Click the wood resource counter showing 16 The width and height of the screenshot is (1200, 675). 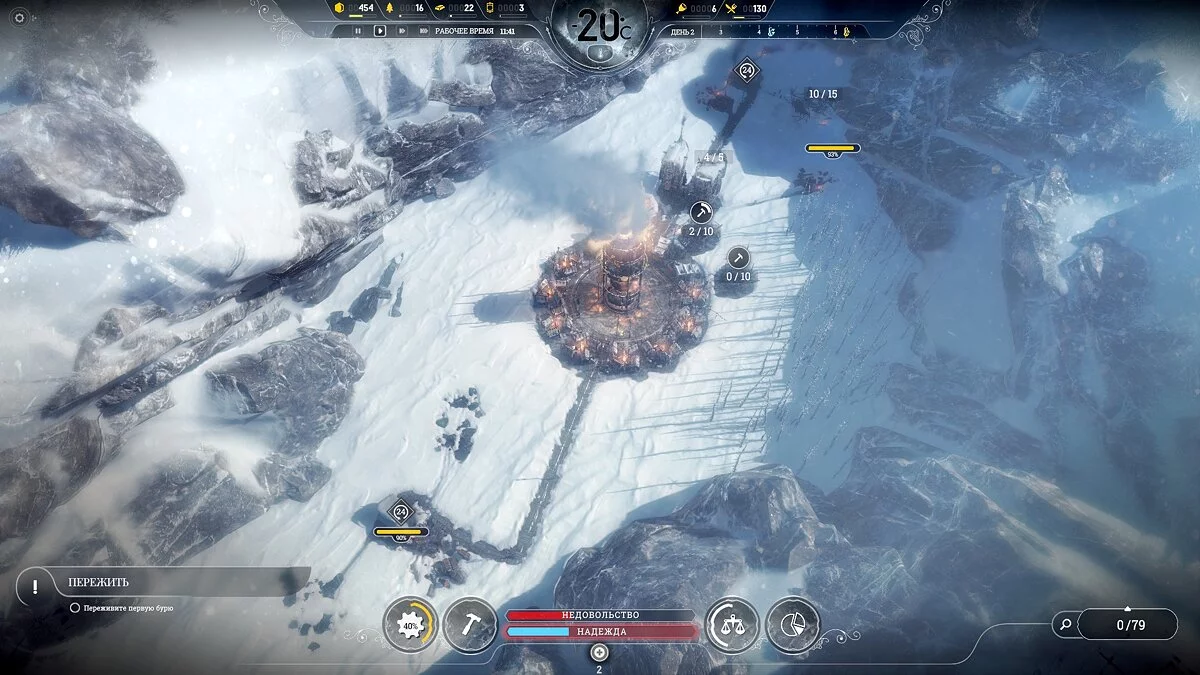pos(408,8)
